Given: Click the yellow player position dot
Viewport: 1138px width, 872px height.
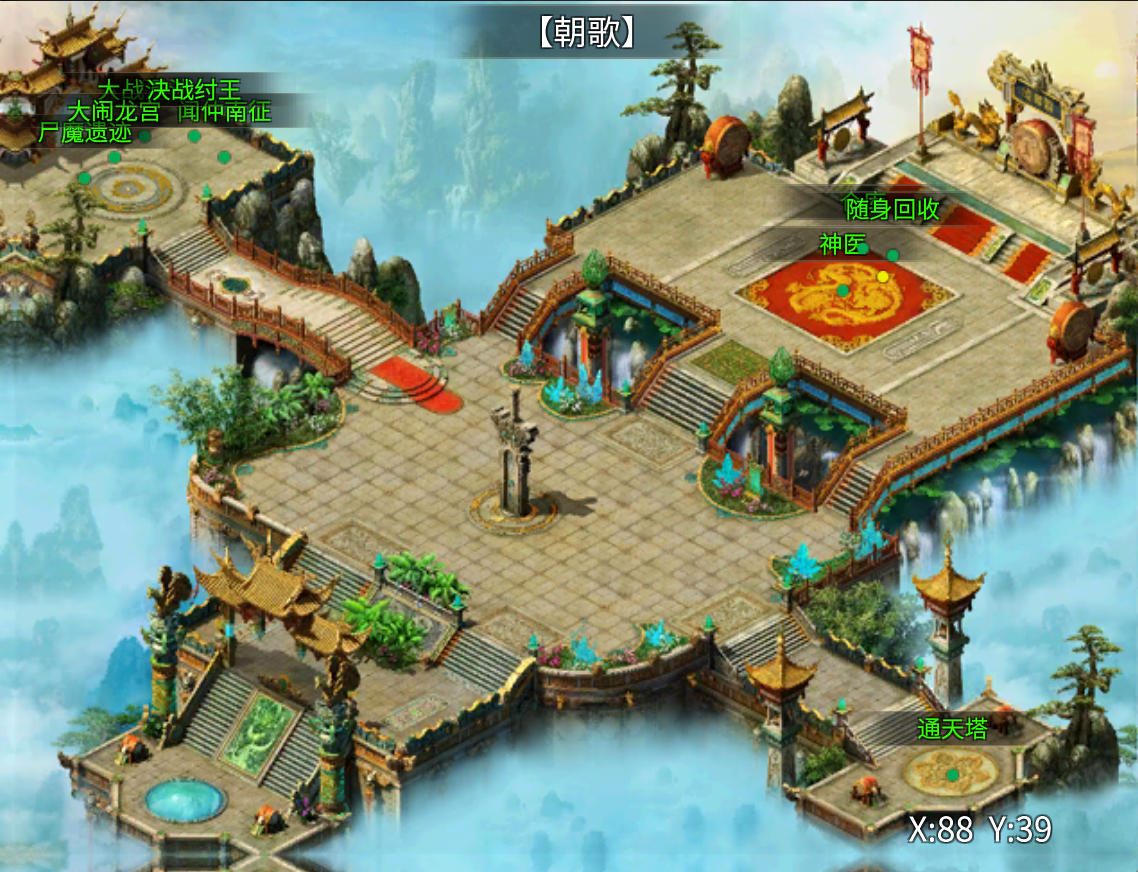Looking at the screenshot, I should click(x=883, y=276).
